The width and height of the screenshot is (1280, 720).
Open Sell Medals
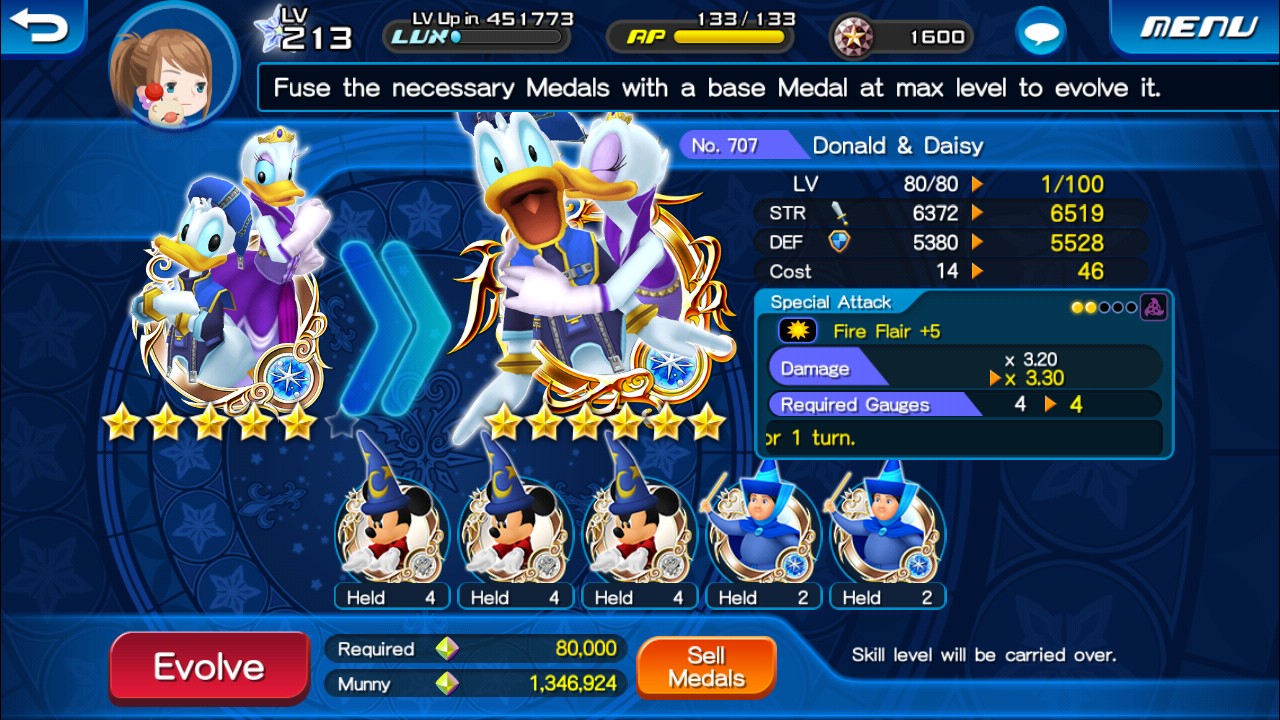pos(706,667)
